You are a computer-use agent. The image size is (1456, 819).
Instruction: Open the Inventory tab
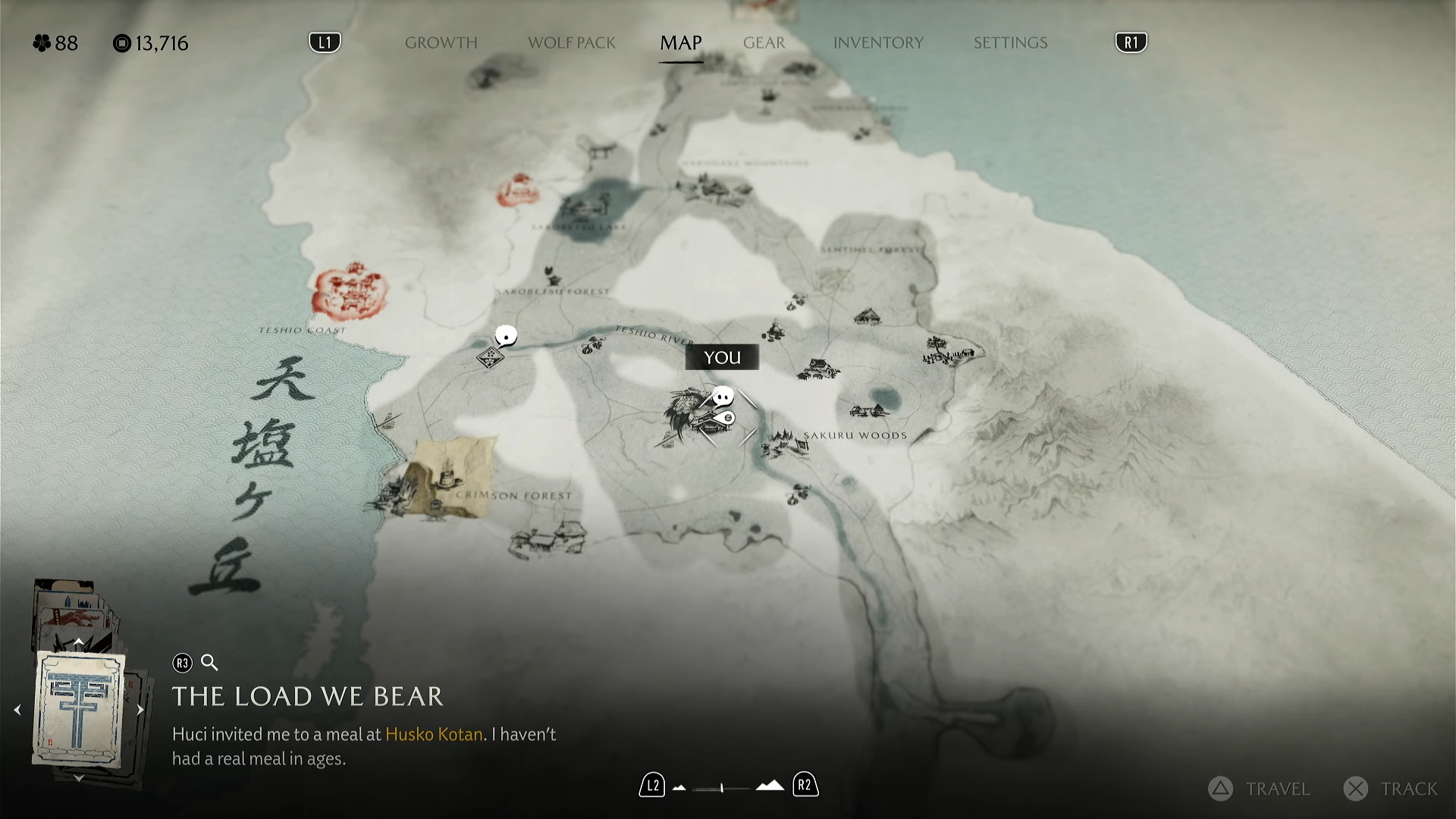pos(878,43)
